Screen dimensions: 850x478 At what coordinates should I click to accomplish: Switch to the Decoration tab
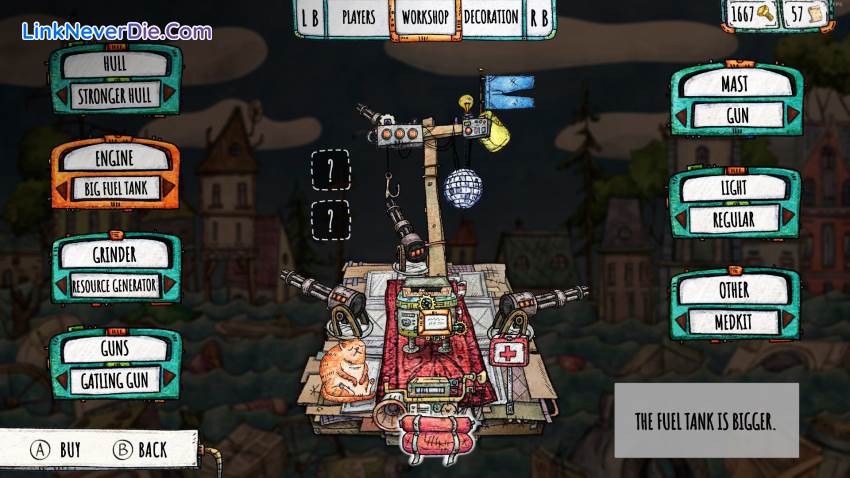click(491, 17)
